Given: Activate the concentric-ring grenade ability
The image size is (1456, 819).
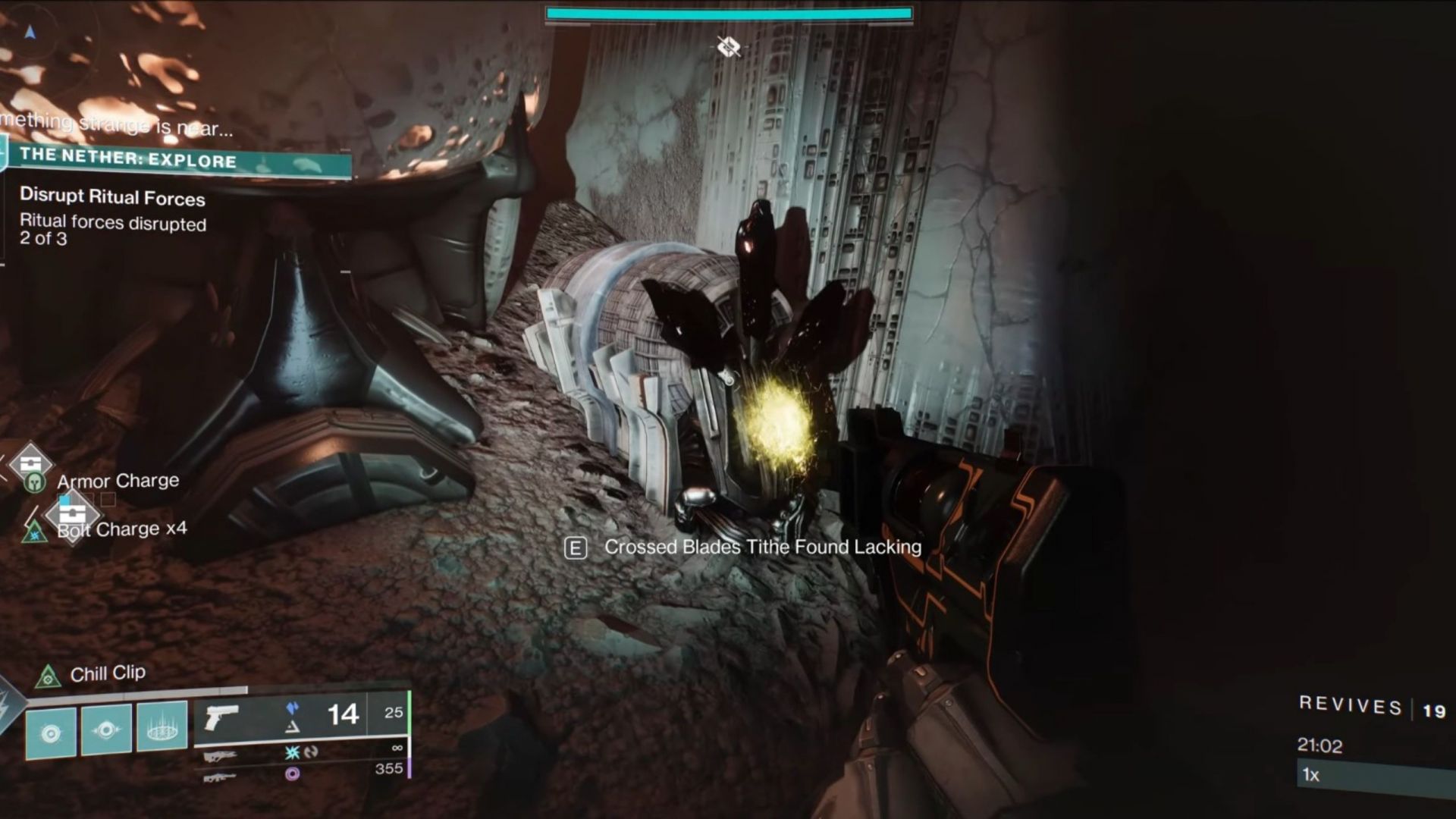Looking at the screenshot, I should pos(51,733).
